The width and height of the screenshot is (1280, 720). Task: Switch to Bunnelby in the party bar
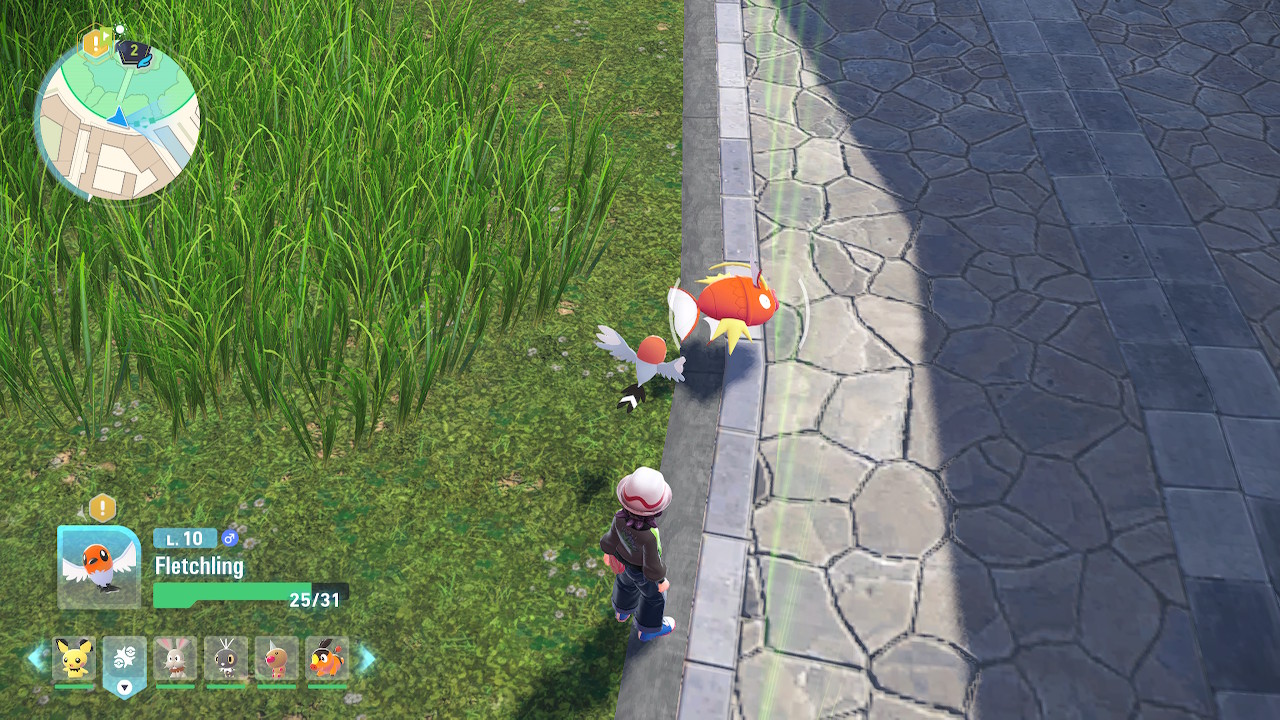[x=176, y=659]
